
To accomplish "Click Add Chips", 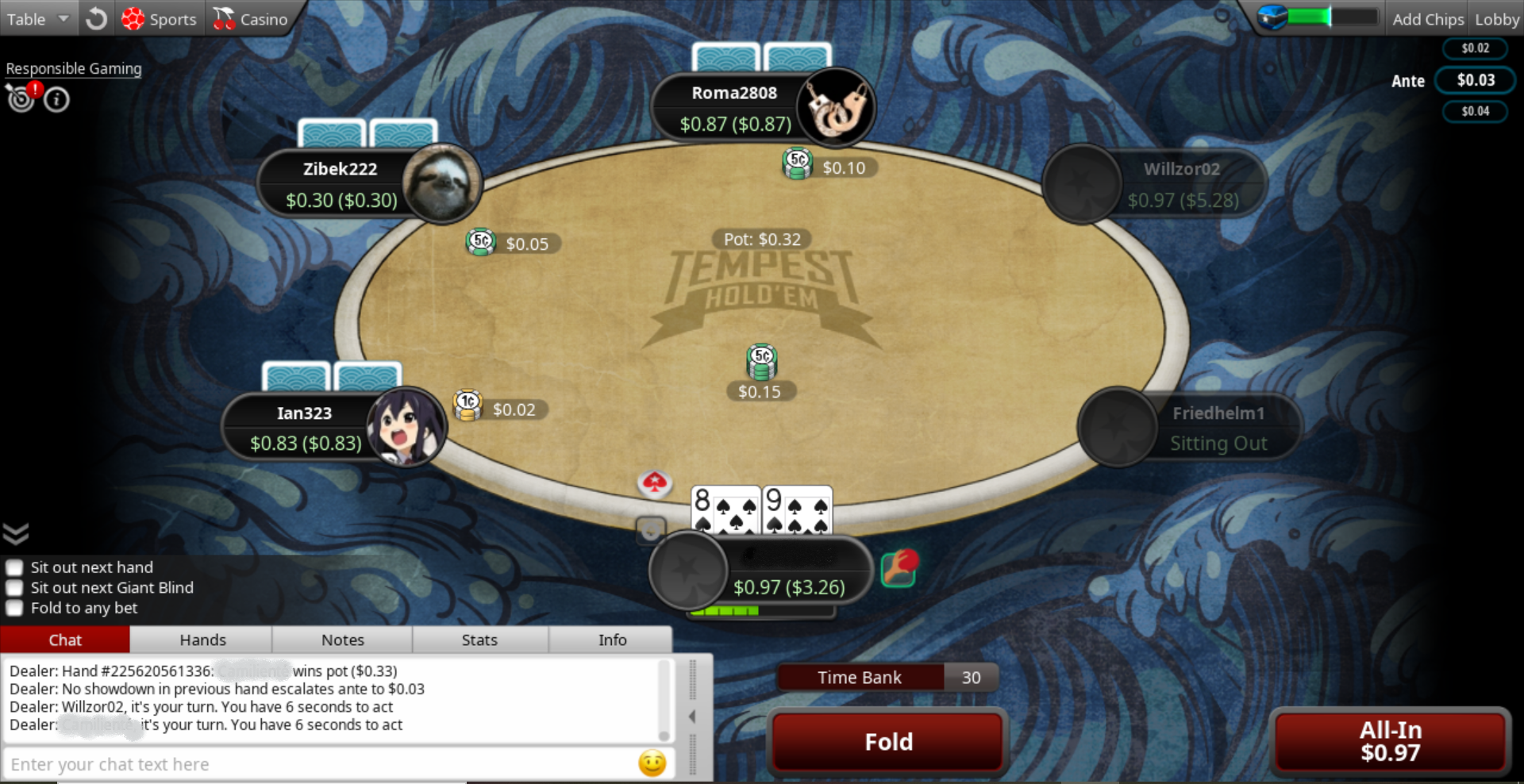I will coord(1427,19).
